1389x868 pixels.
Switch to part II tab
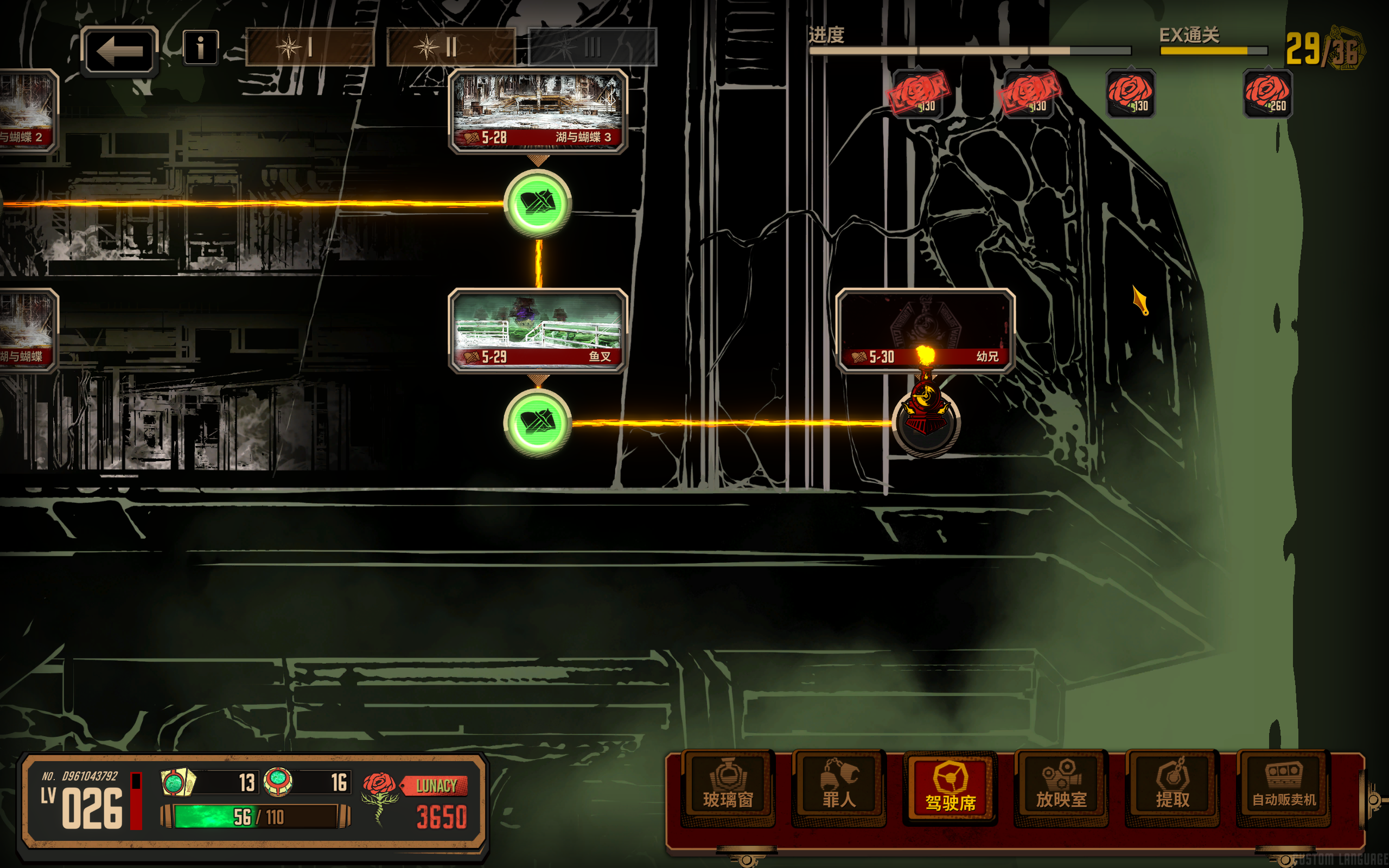(450, 47)
